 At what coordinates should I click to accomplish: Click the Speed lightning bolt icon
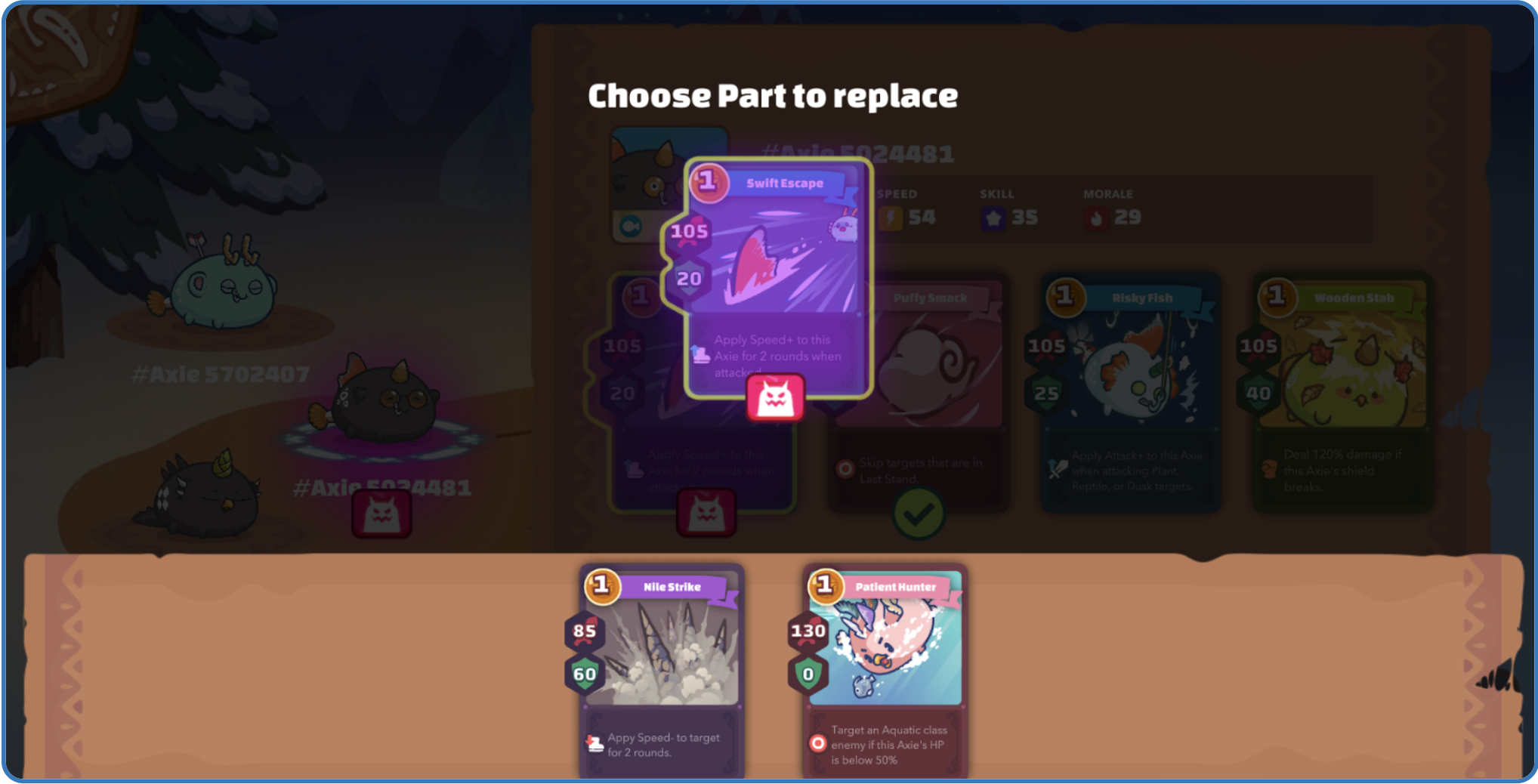(x=891, y=217)
